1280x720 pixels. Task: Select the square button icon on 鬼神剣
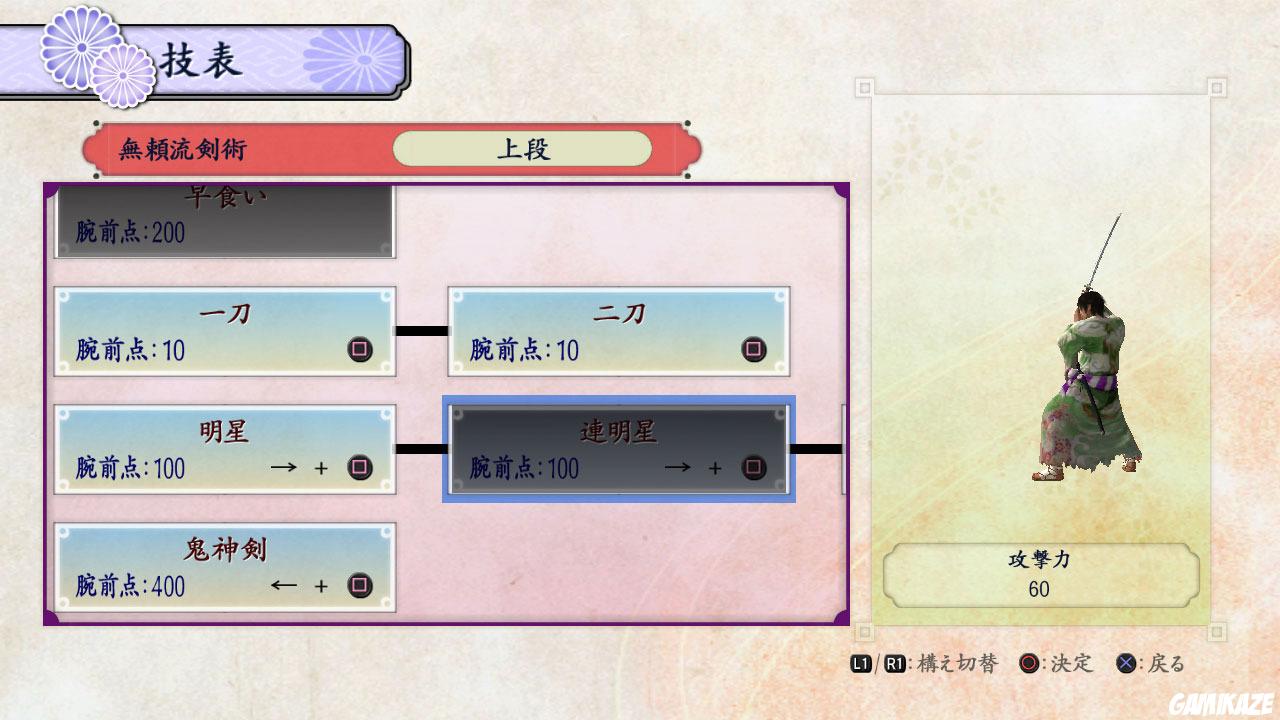point(359,586)
